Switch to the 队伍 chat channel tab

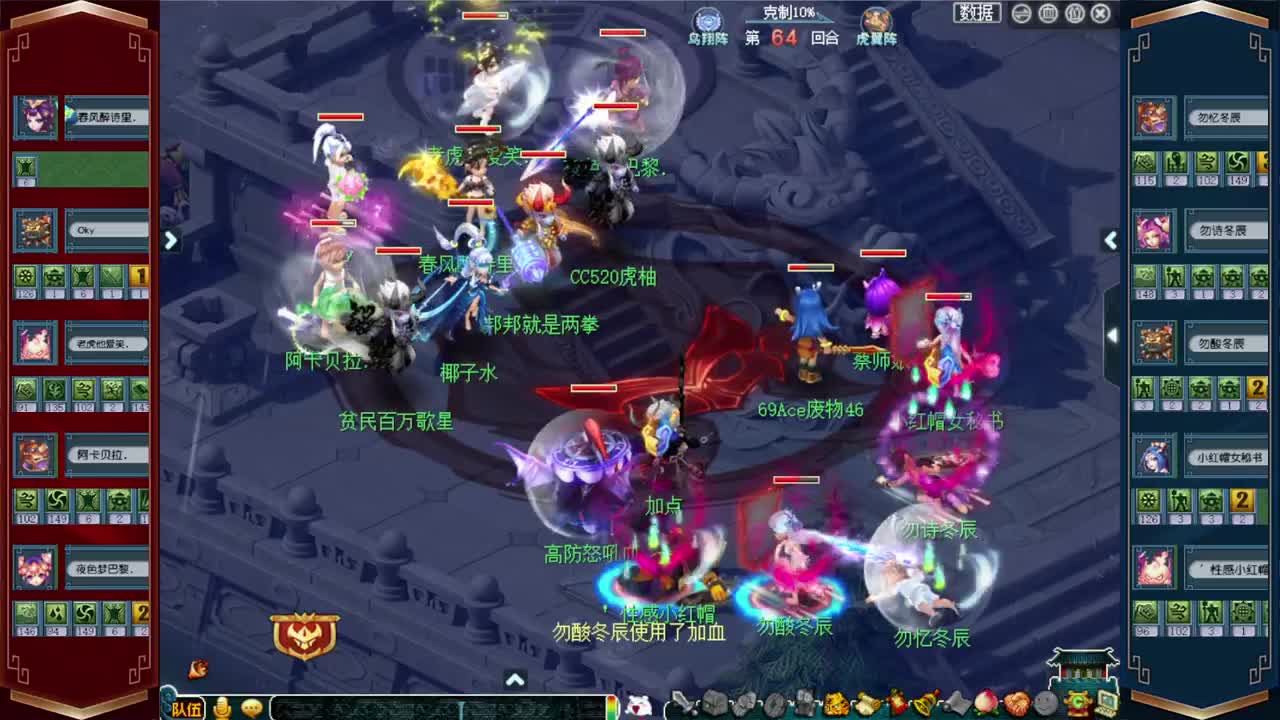188,708
